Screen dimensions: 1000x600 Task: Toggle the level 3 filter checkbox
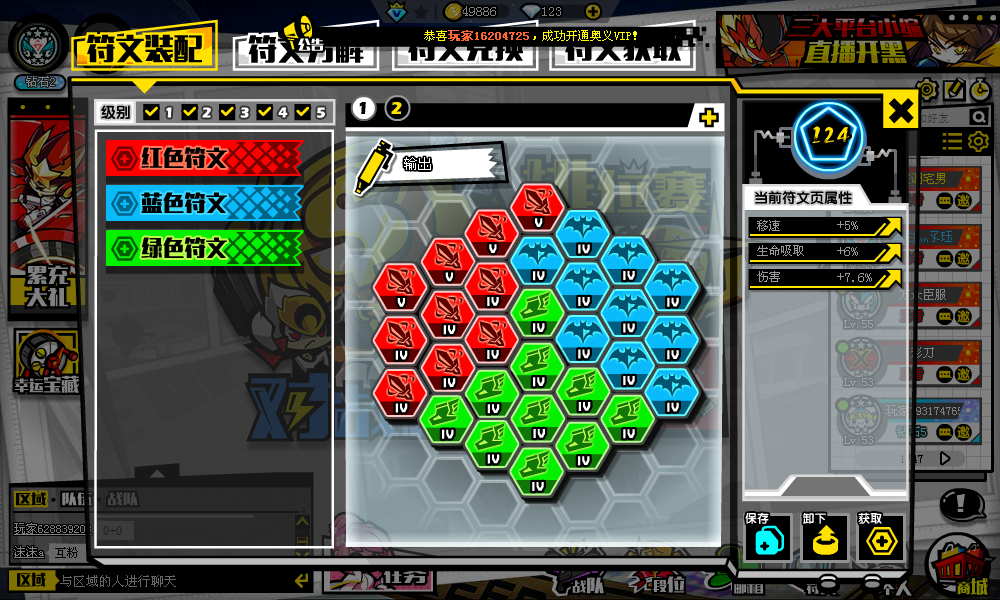228,112
